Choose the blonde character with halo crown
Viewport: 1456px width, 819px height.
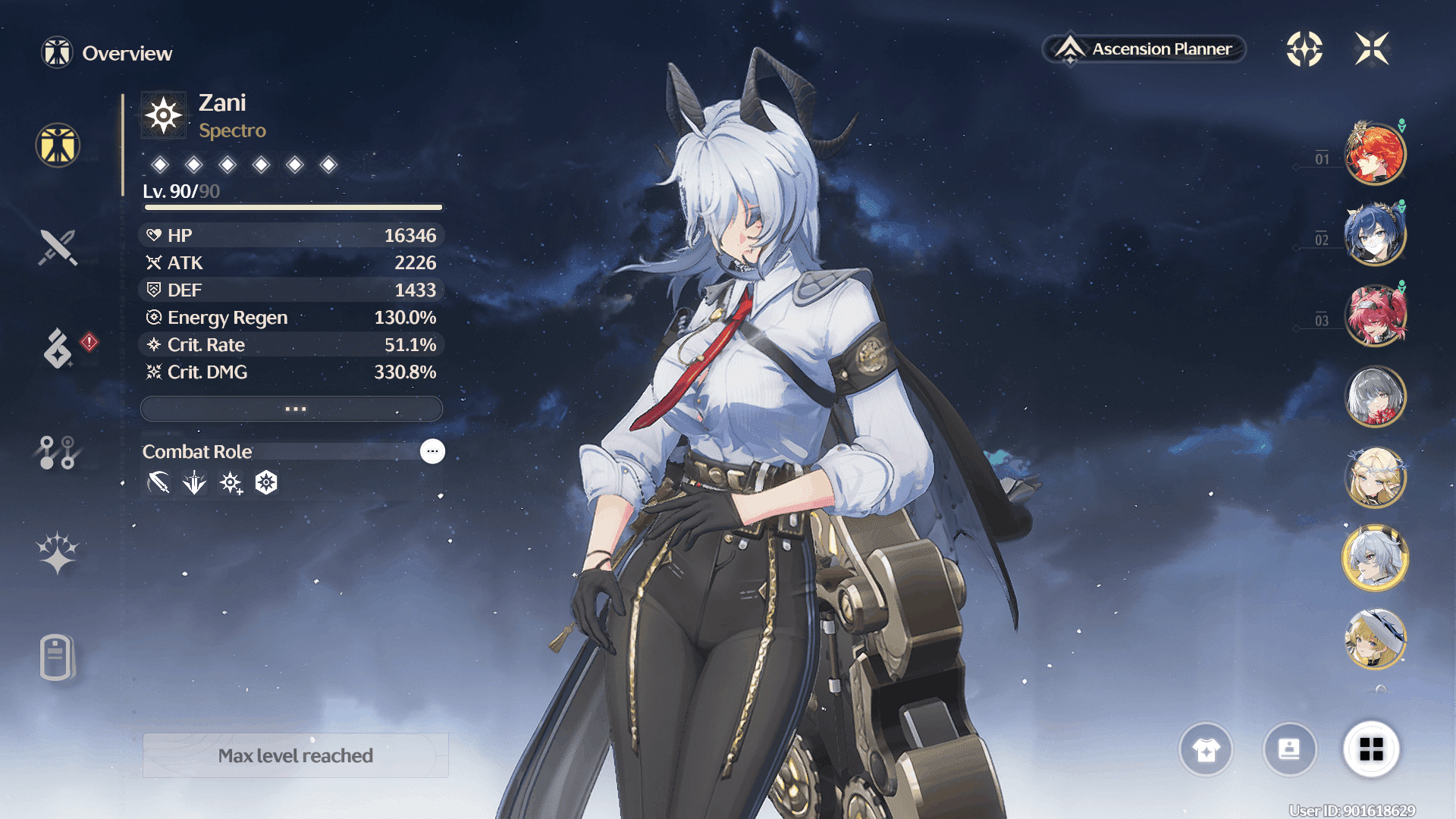[x=1375, y=478]
